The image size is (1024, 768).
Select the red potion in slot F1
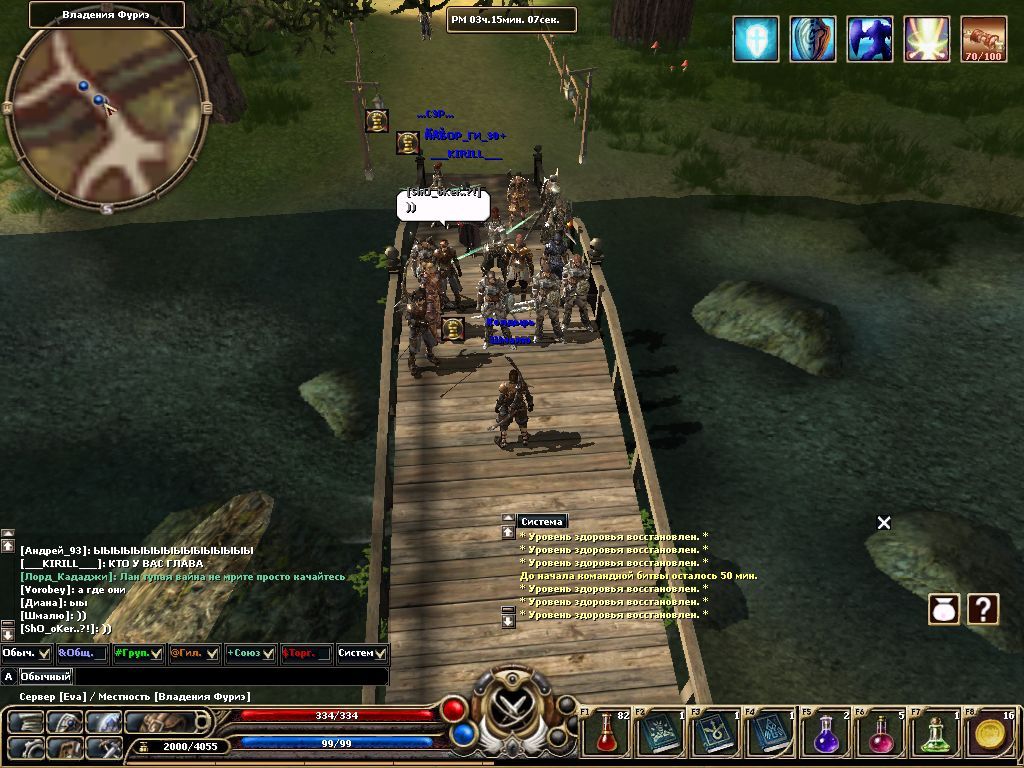(607, 735)
